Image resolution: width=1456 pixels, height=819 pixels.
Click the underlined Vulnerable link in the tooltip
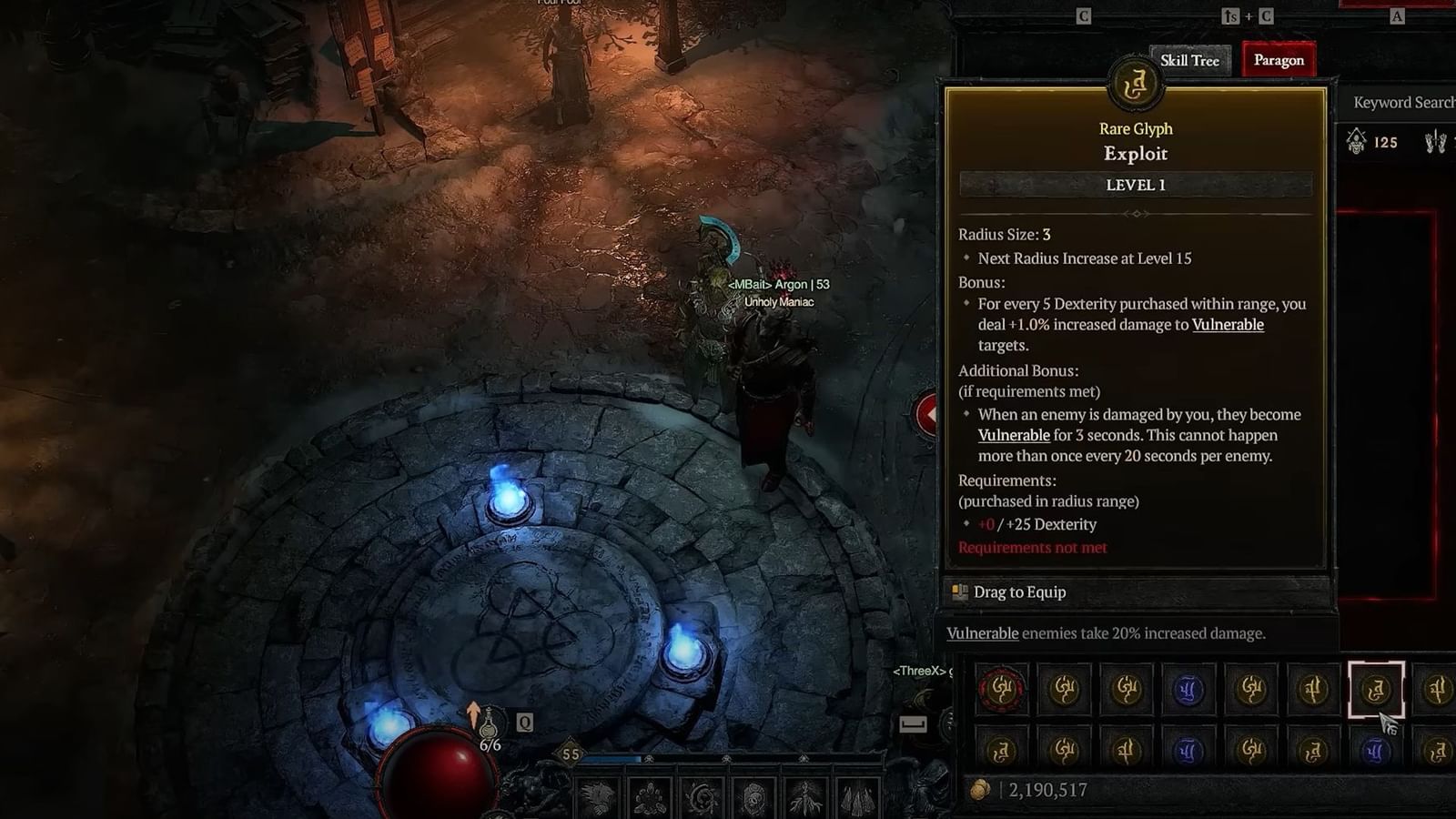(x=1228, y=324)
